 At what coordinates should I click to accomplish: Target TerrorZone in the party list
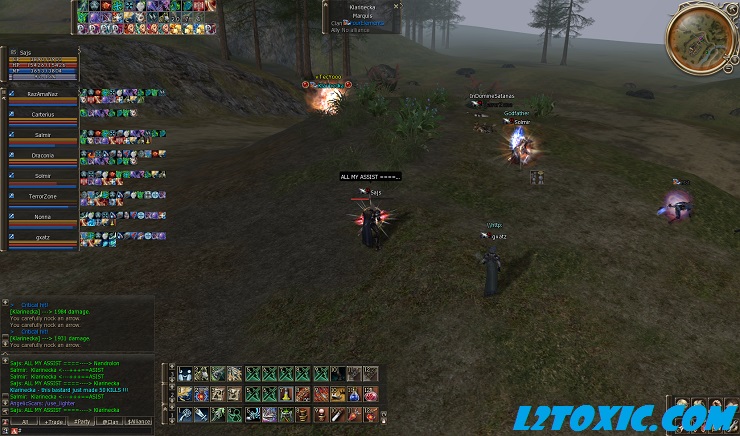42,196
